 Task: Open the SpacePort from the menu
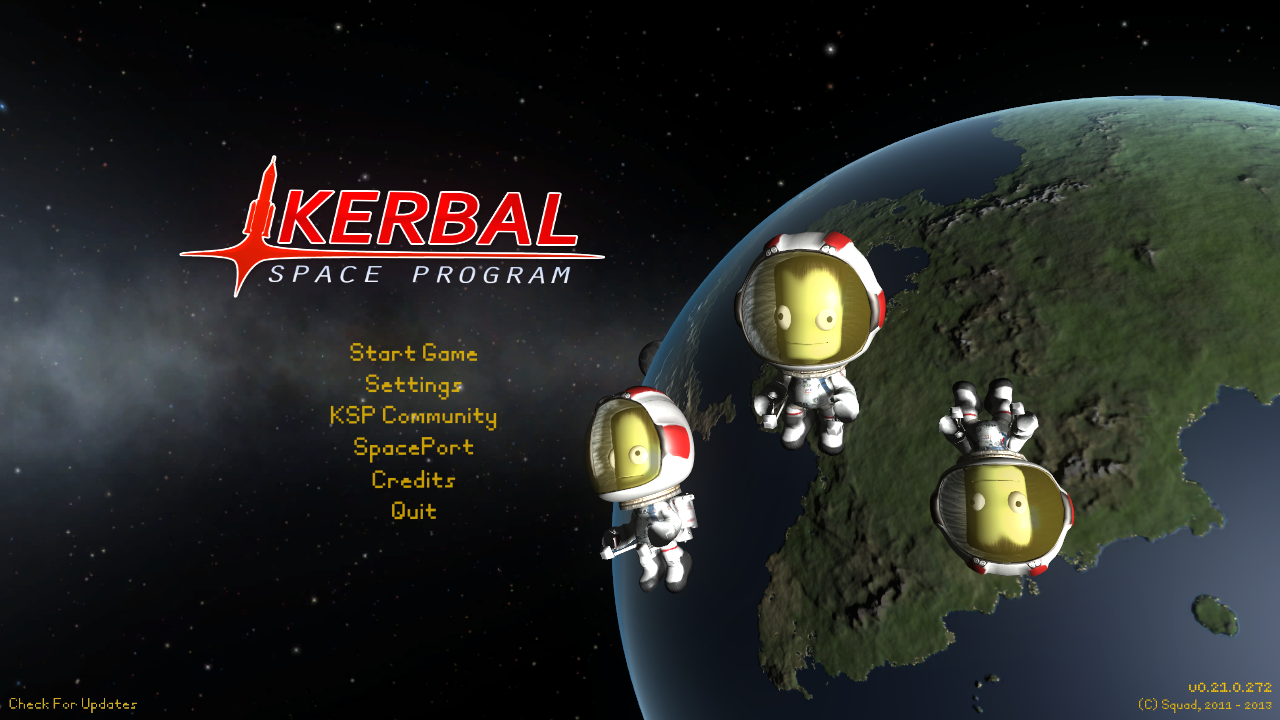pos(414,448)
